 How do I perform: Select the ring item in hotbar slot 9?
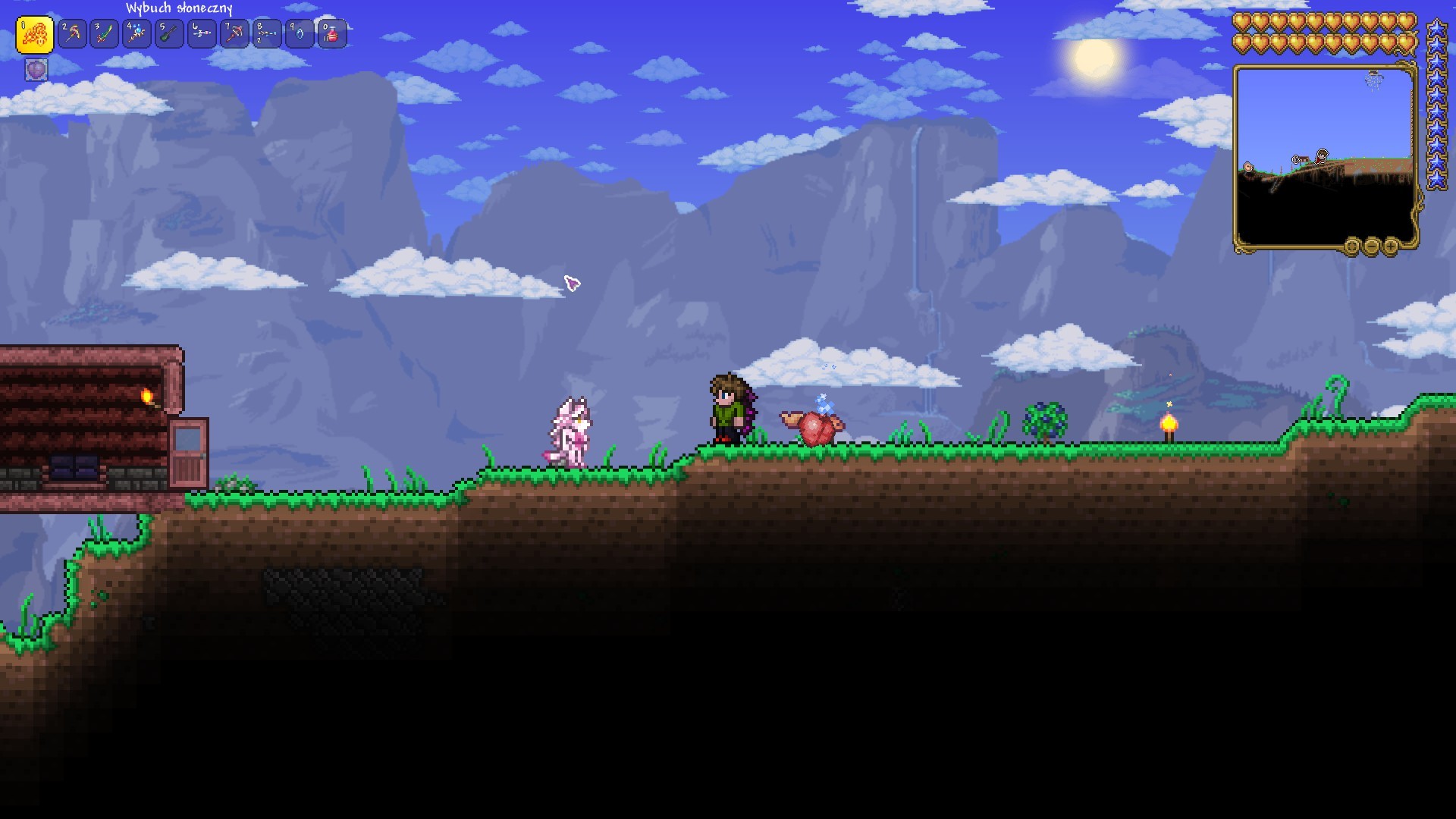click(299, 33)
